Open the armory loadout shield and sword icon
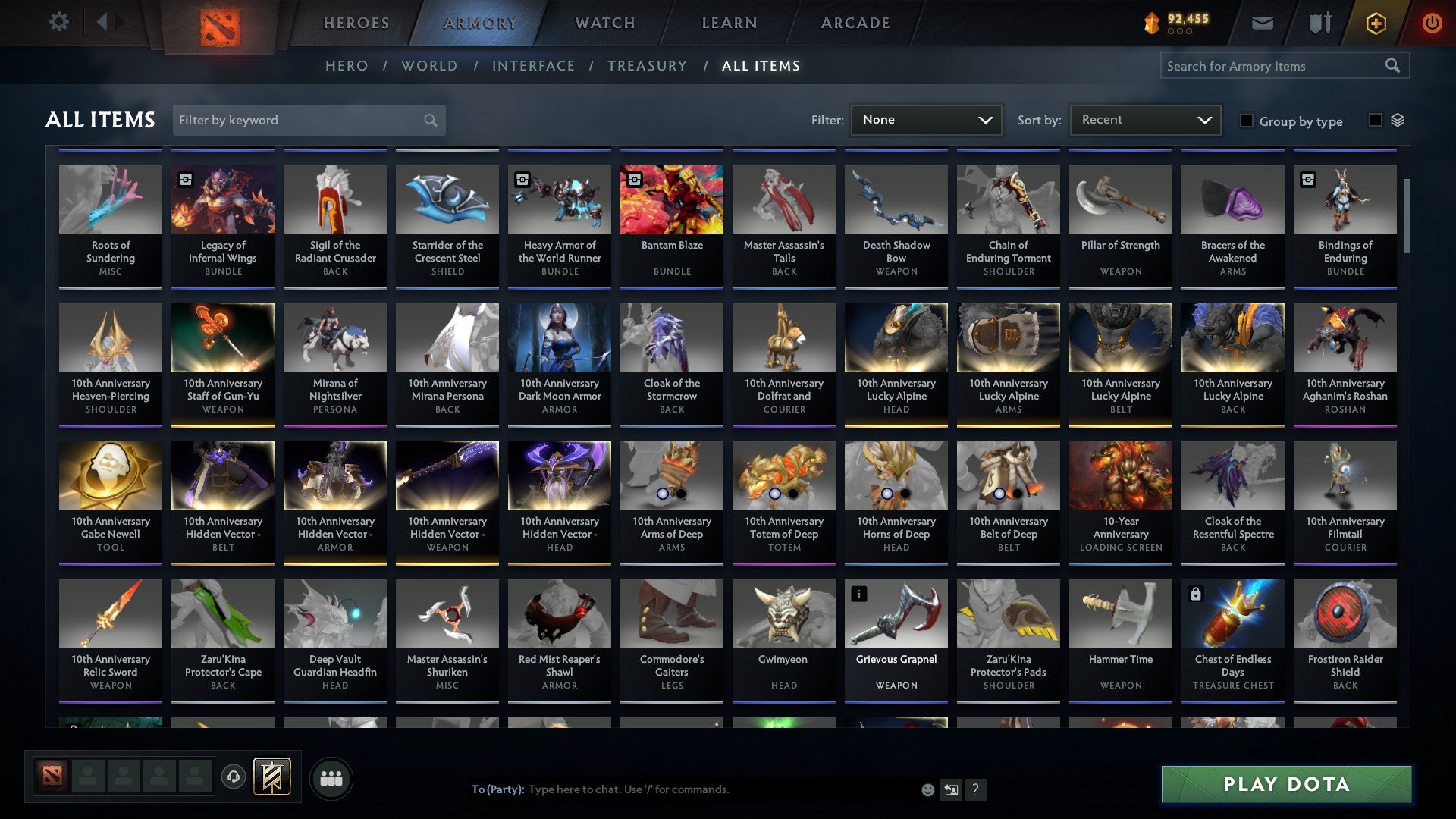This screenshot has height=819, width=1456. [x=1319, y=23]
